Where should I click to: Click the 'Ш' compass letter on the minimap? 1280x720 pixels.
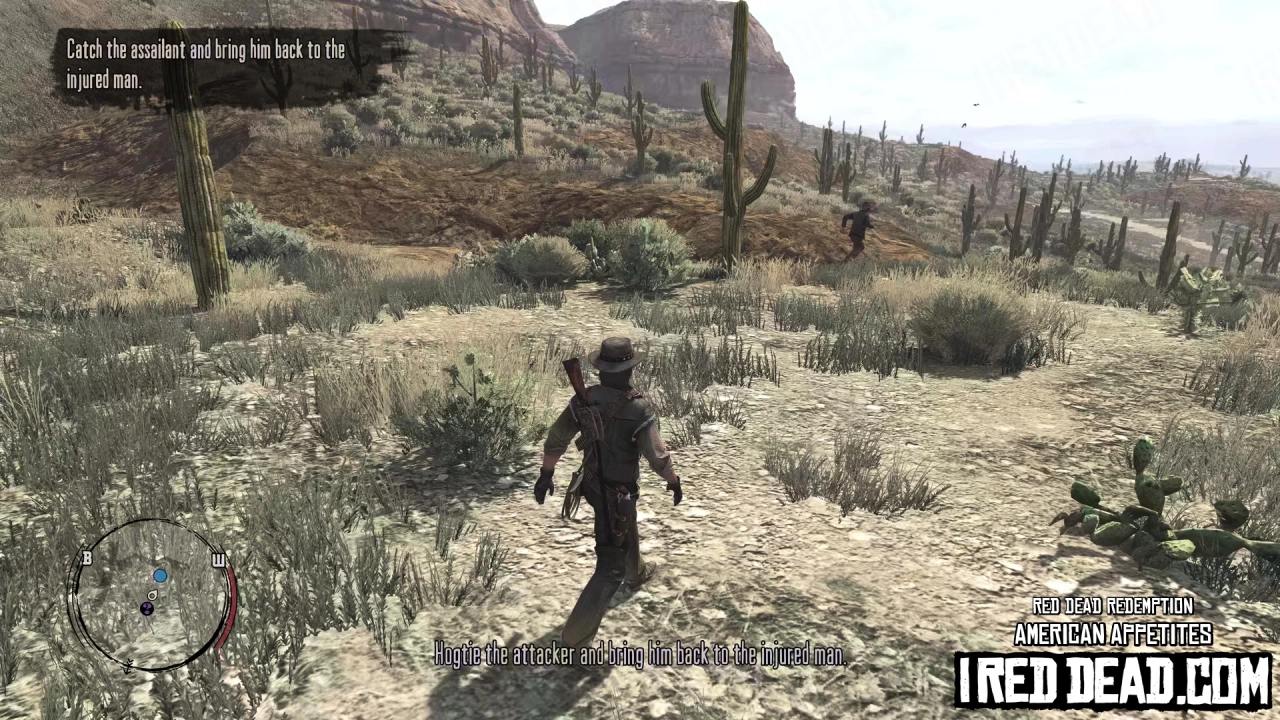219,560
